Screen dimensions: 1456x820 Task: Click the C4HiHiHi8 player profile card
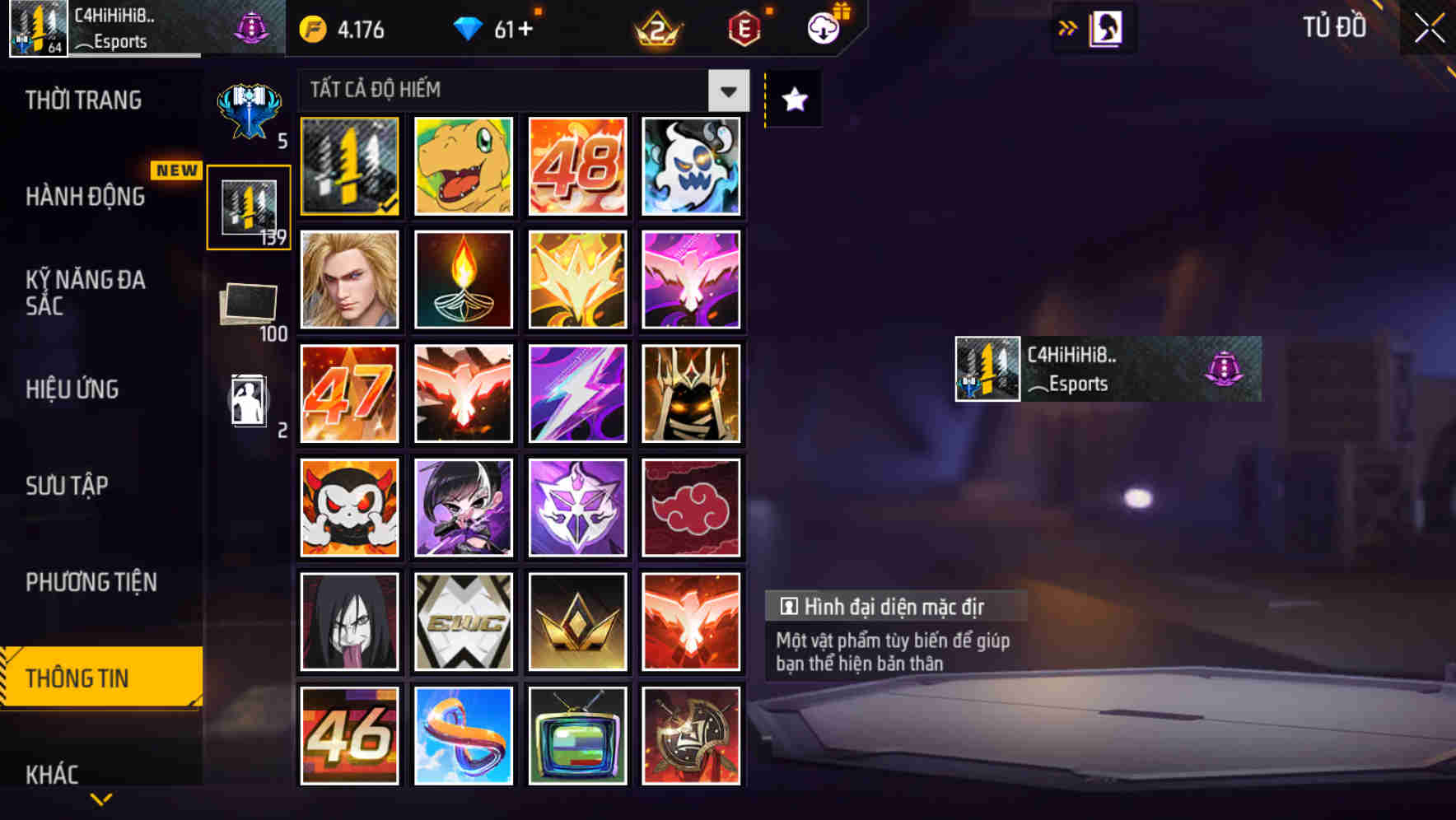pos(1106,368)
